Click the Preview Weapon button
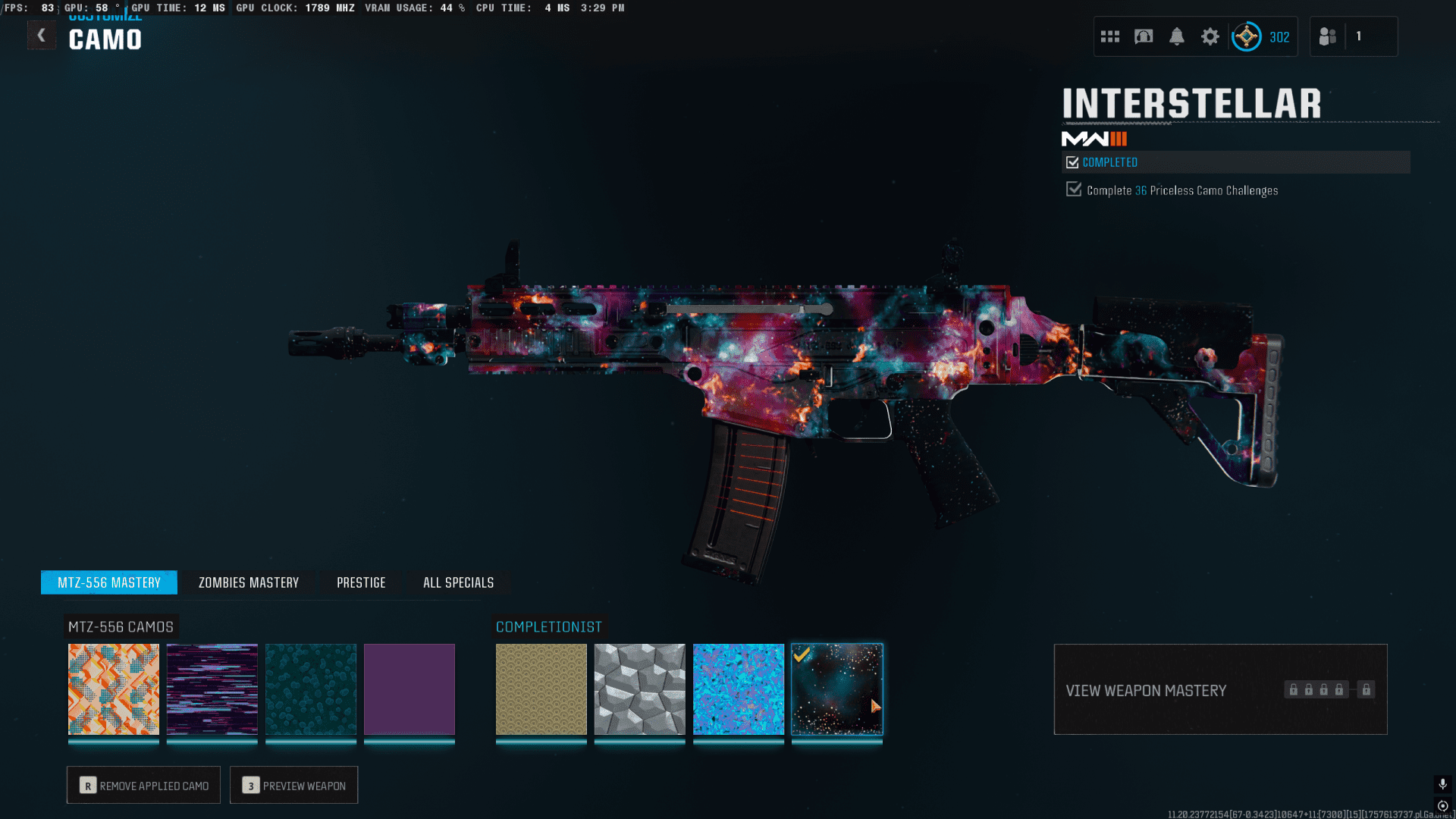The height and width of the screenshot is (819, 1456). pyautogui.click(x=293, y=785)
